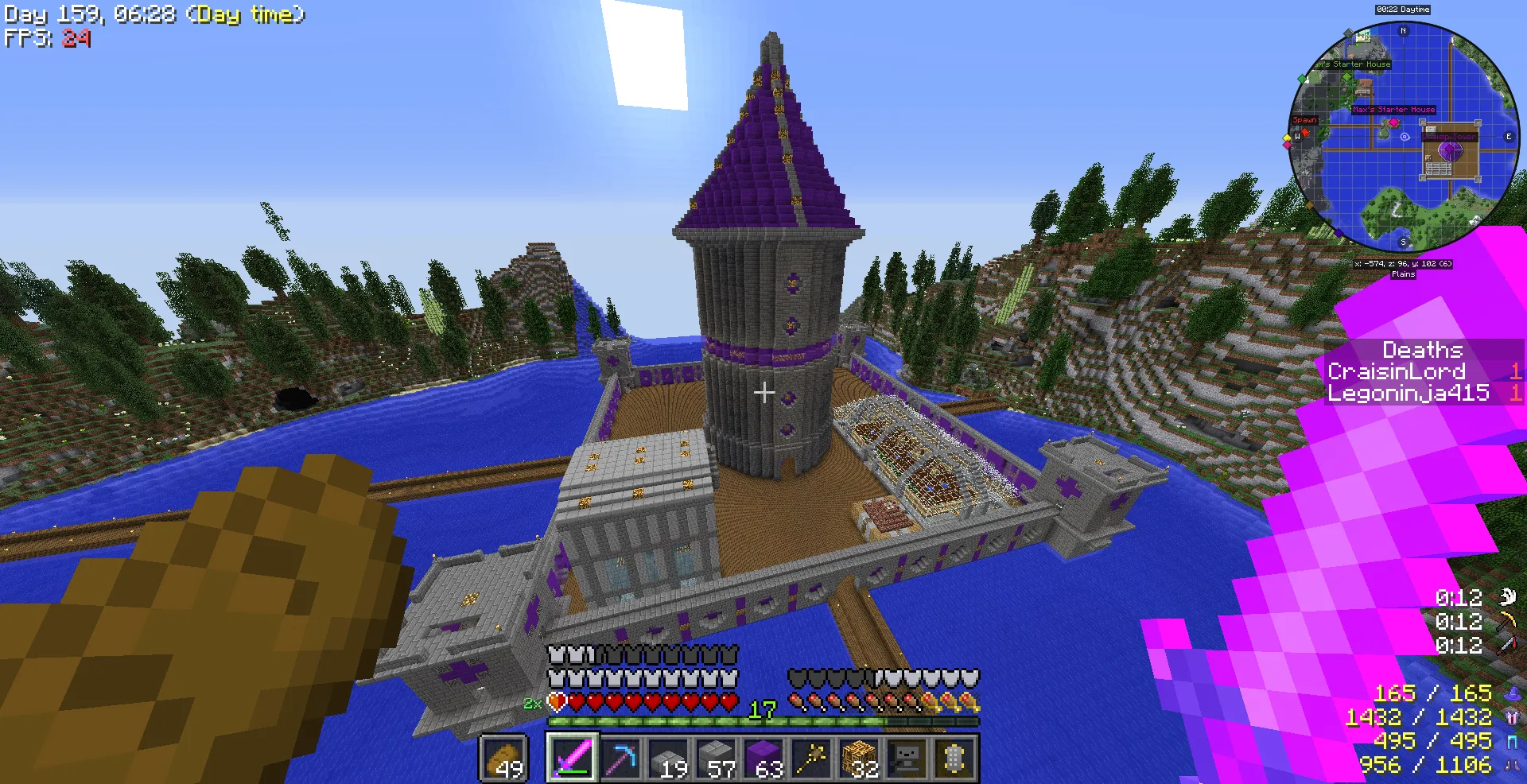This screenshot has height=784, width=1527.
Task: Expand the Deaths leaderboard header
Action: [x=1421, y=350]
